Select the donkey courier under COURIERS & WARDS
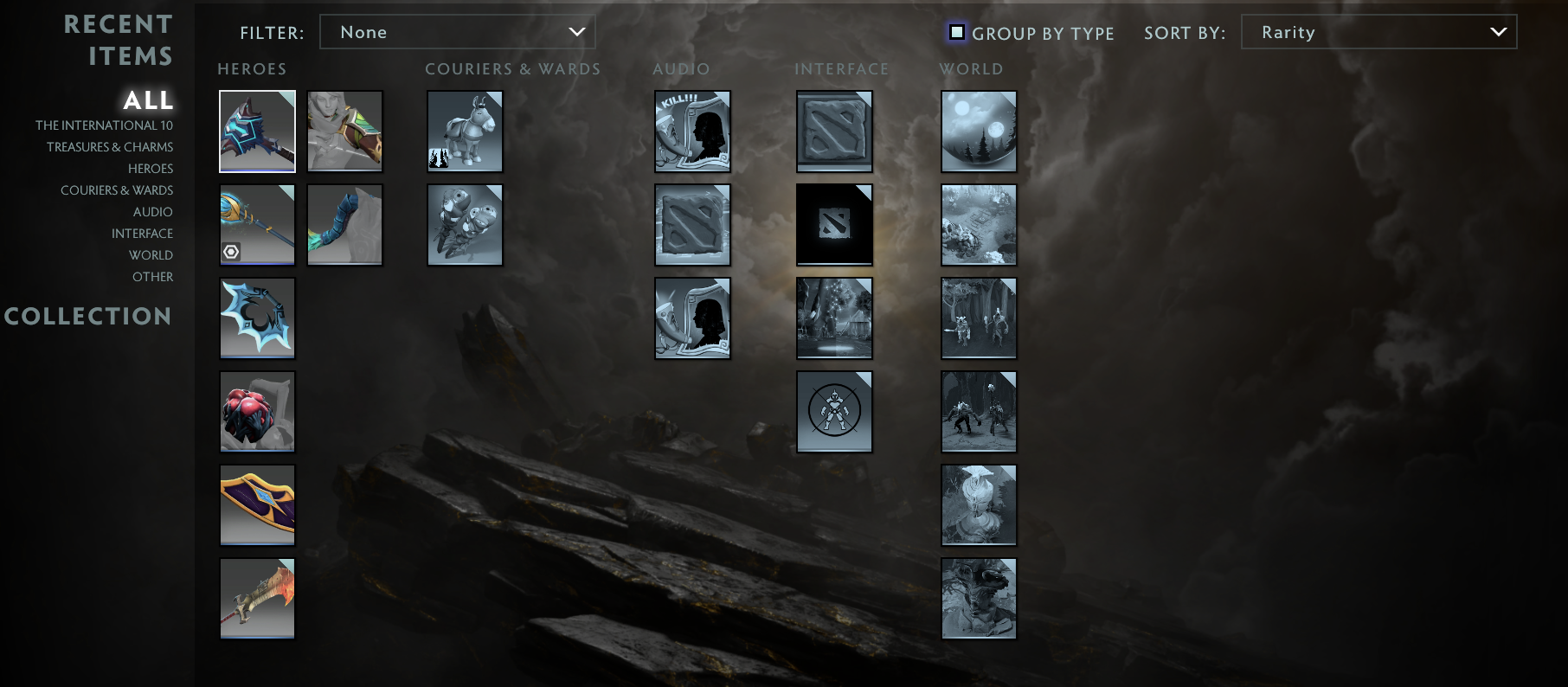The width and height of the screenshot is (1568, 687). pyautogui.click(x=465, y=131)
